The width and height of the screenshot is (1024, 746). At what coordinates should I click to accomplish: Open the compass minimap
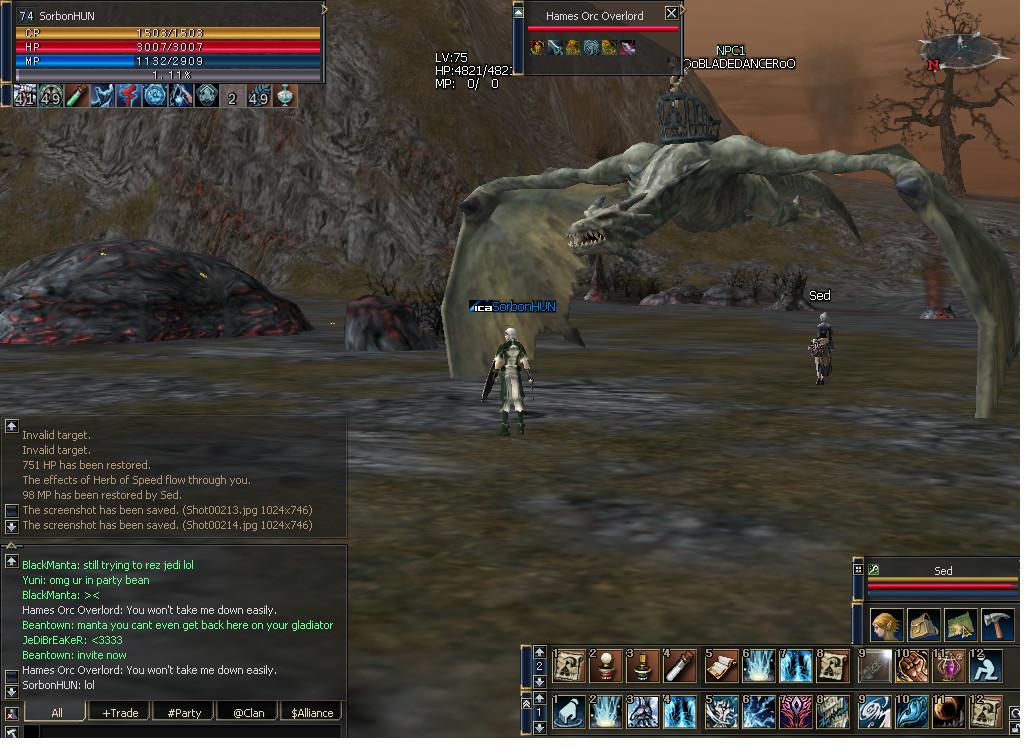960,46
